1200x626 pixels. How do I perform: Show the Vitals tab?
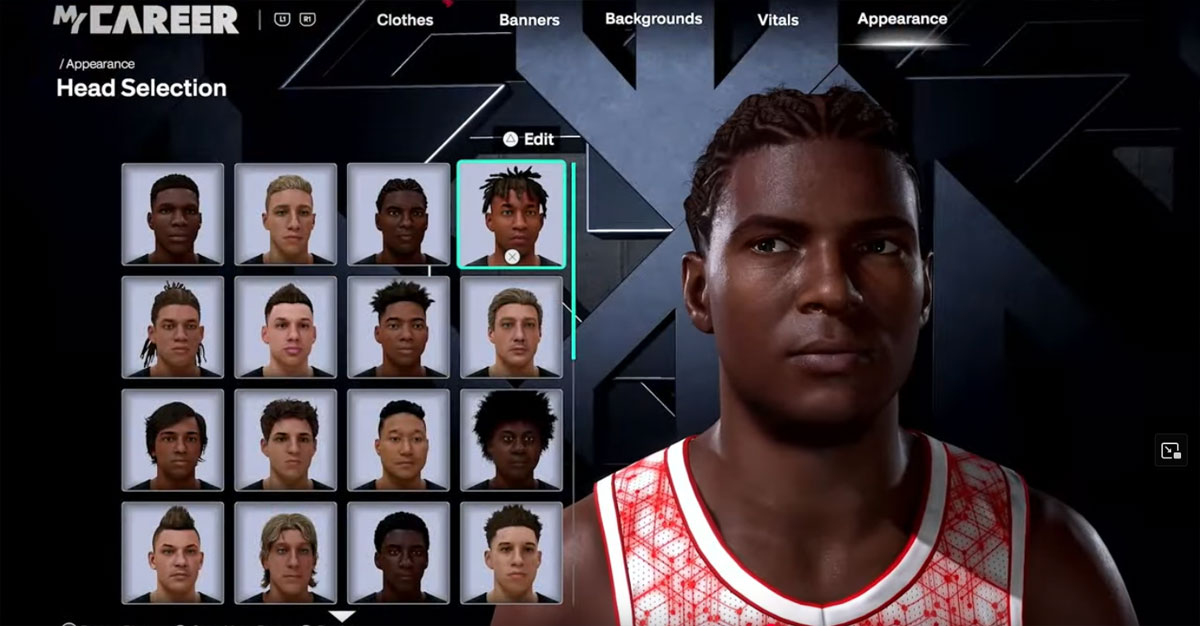pyautogui.click(x=779, y=20)
